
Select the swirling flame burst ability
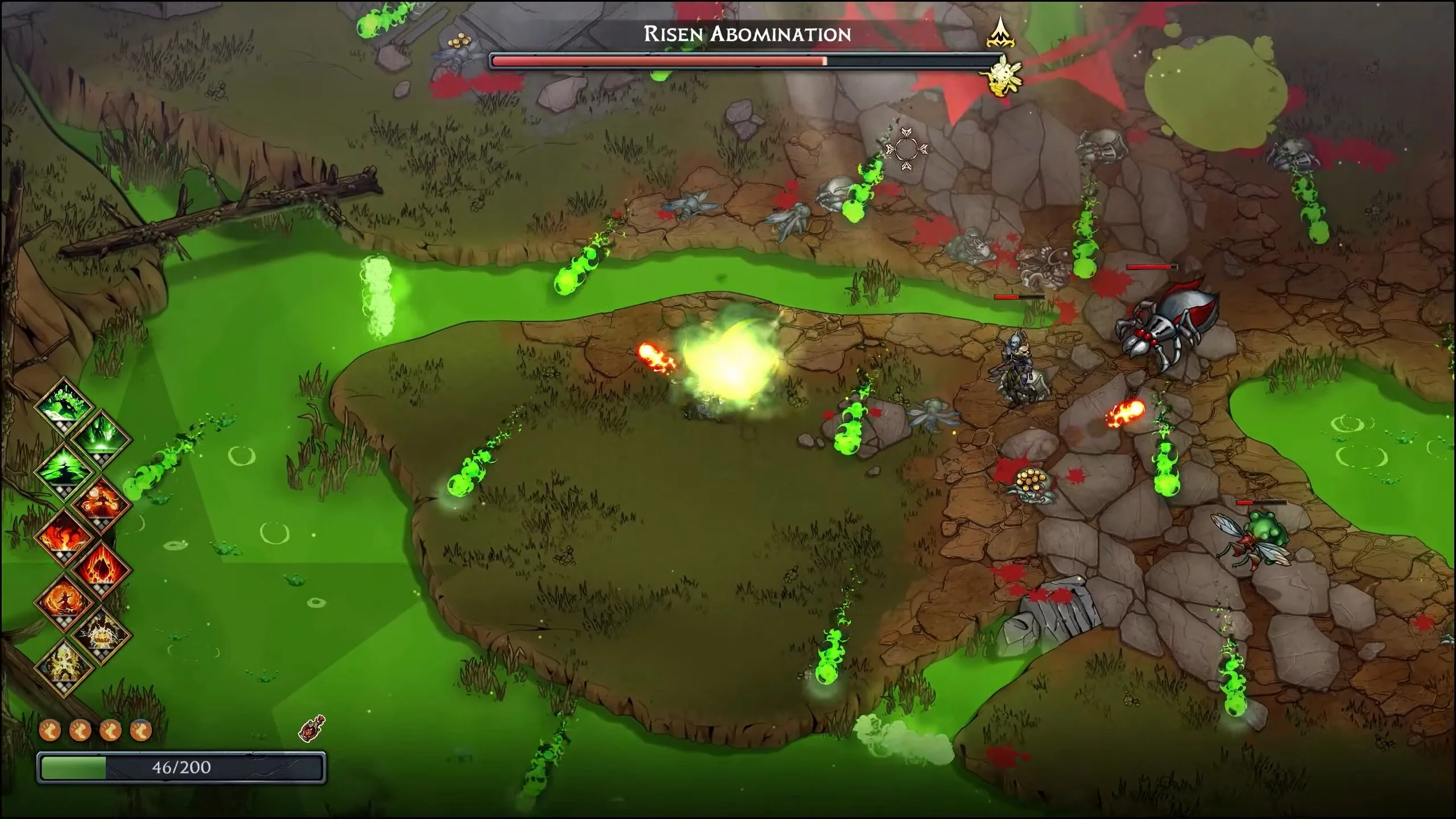pos(64,536)
